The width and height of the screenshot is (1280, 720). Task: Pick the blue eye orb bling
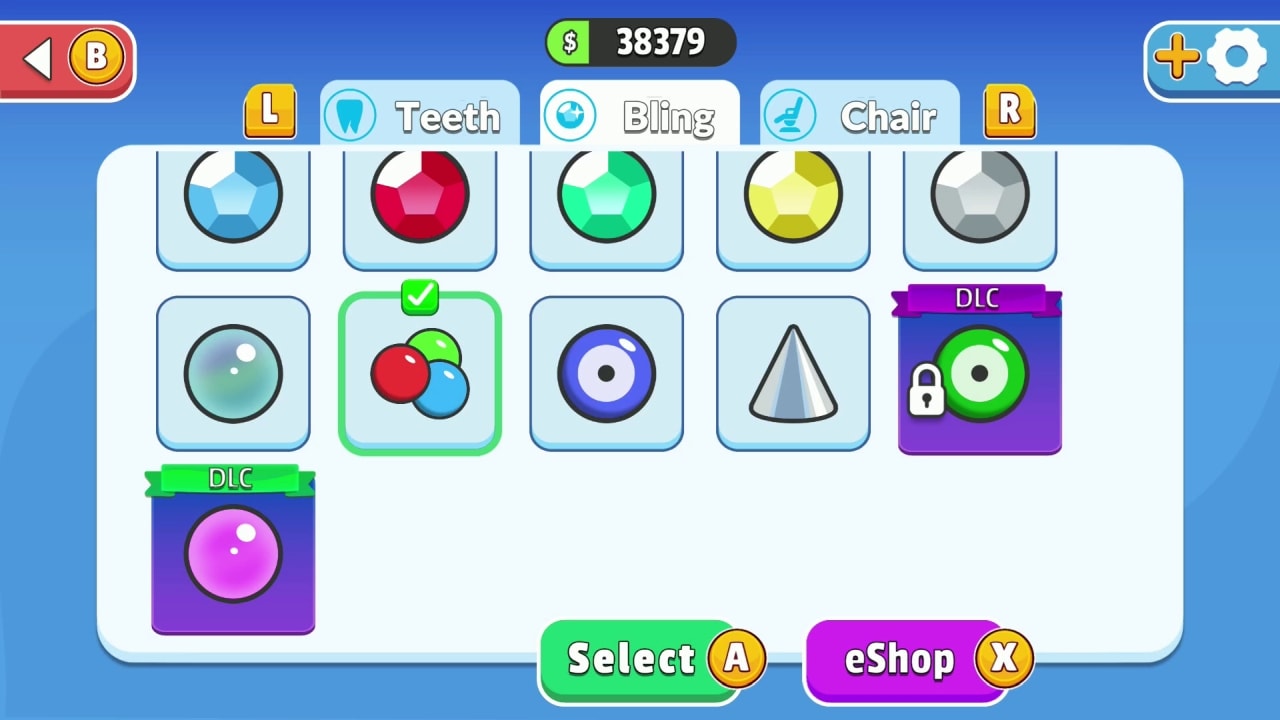606,372
